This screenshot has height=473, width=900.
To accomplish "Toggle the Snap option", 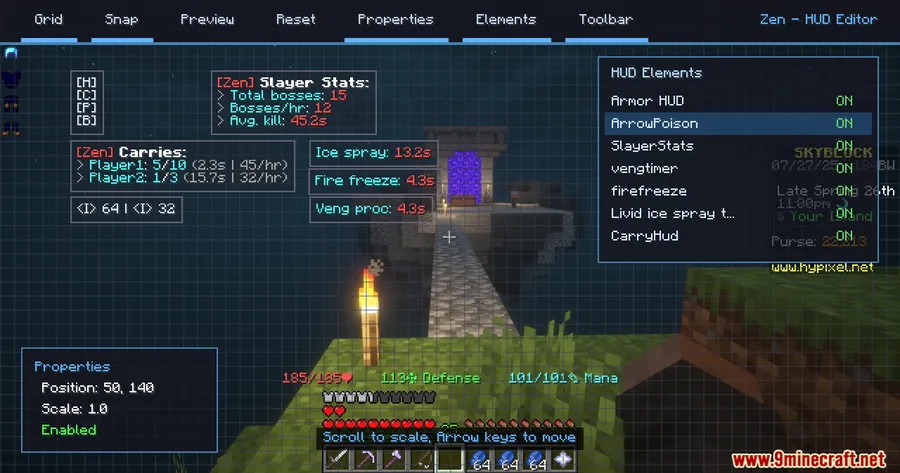I will coord(122,19).
